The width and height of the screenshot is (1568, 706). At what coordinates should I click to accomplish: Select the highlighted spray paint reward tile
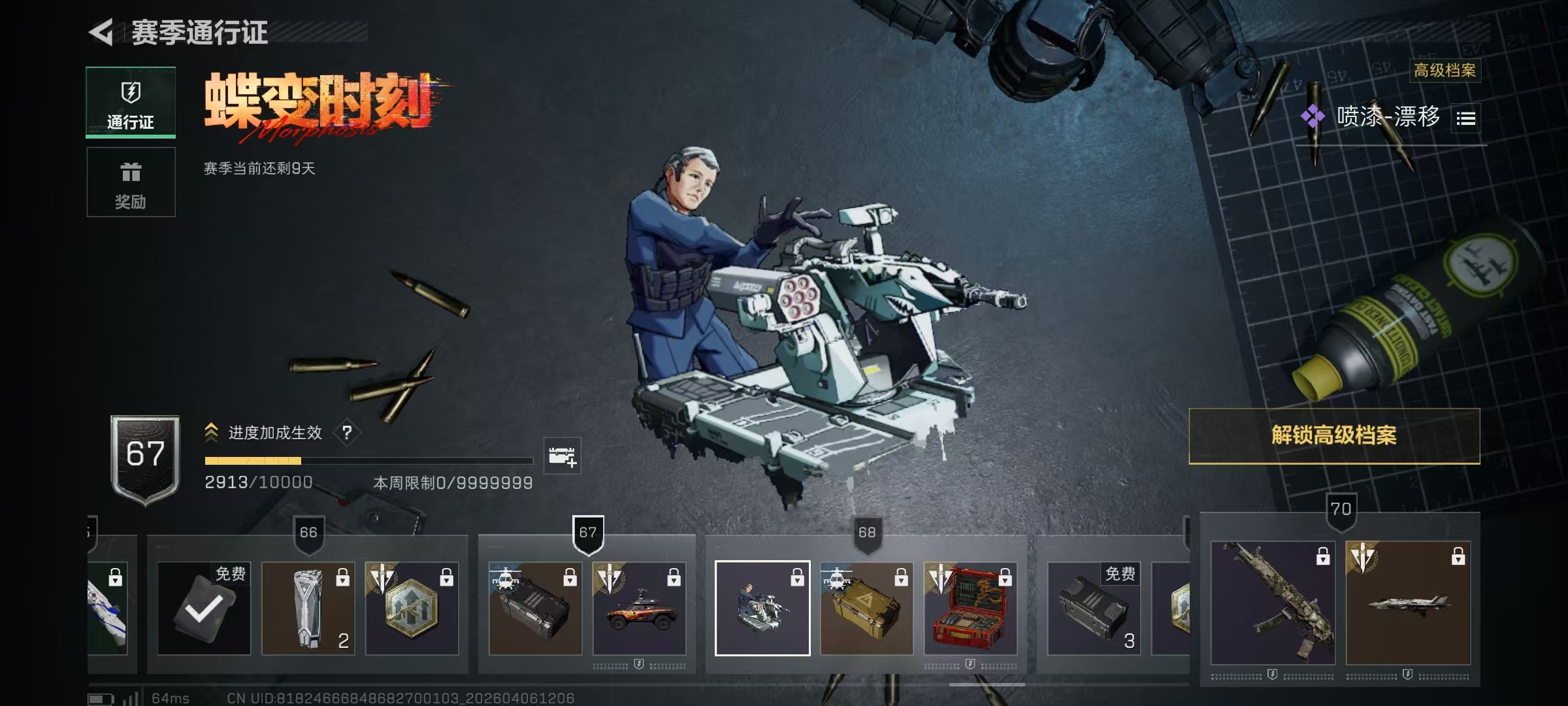[x=762, y=609]
